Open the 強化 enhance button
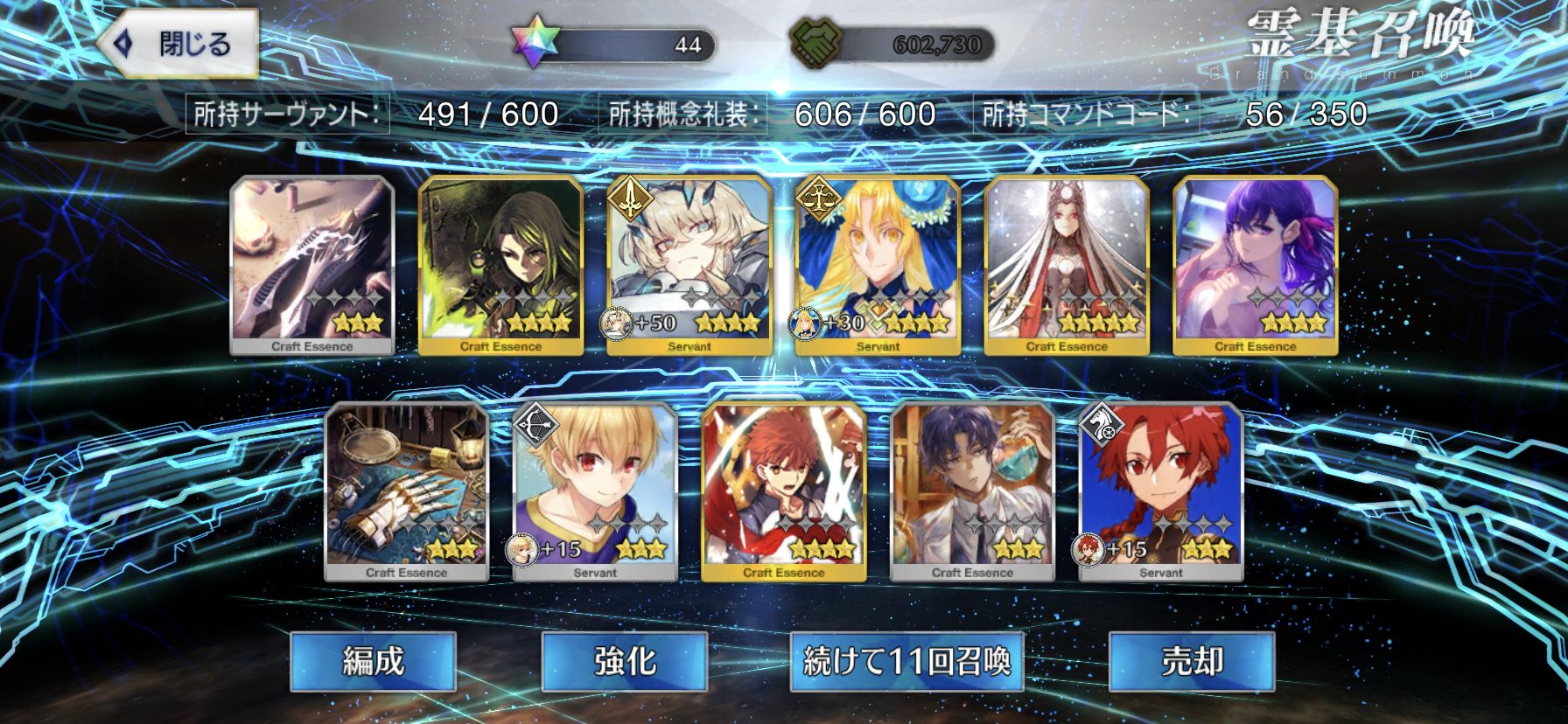The height and width of the screenshot is (724, 1568). tap(624, 661)
